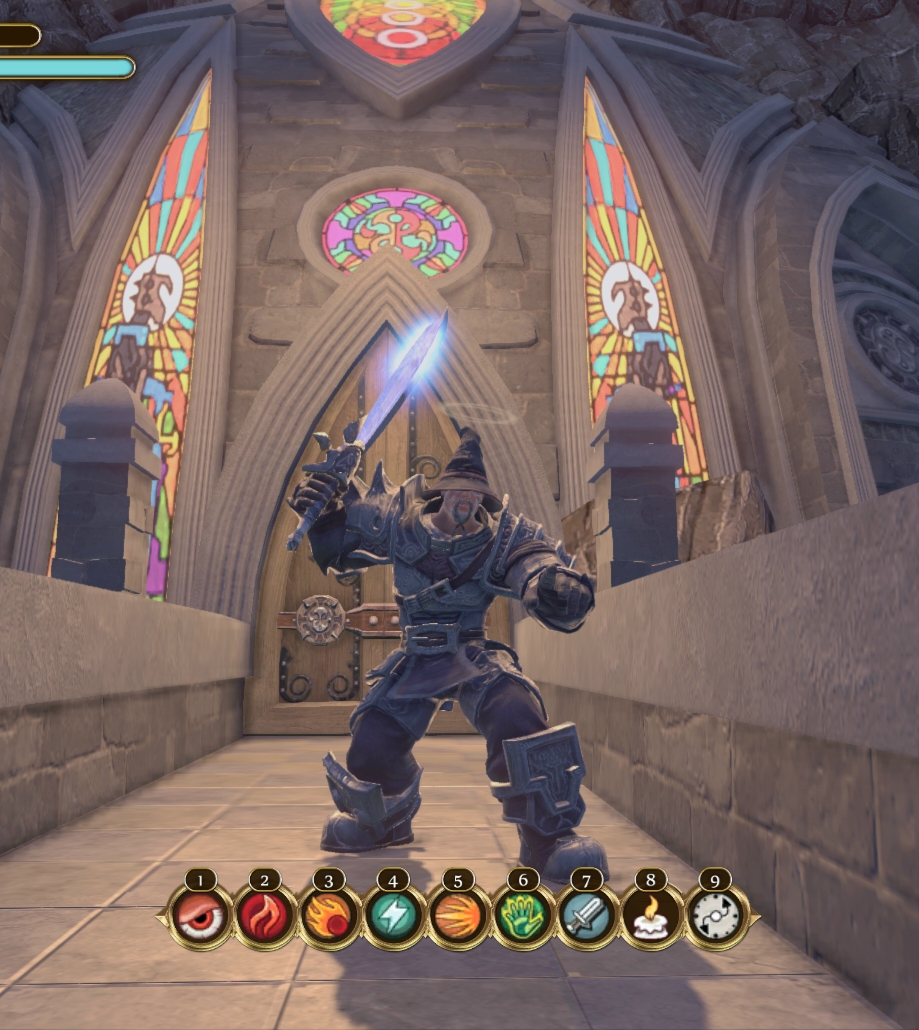Cast the fireball ability
Image resolution: width=919 pixels, height=1030 pixels.
[x=329, y=916]
